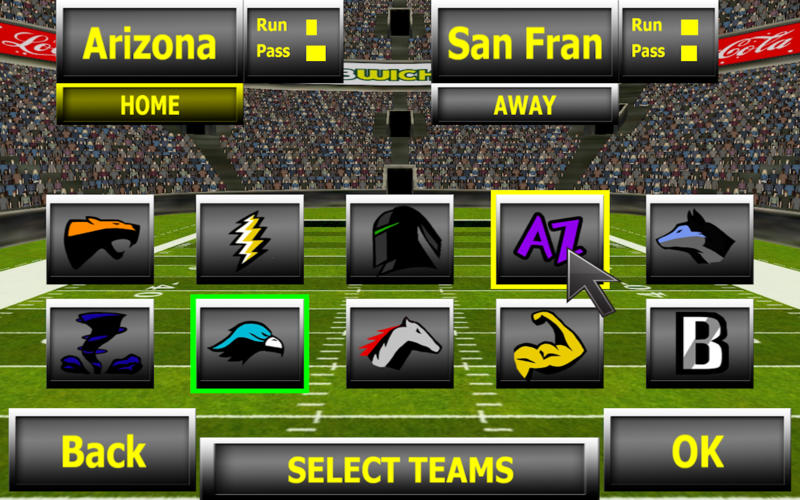Choose the teal hawk team logo
Image resolution: width=800 pixels, height=500 pixels.
[x=249, y=344]
